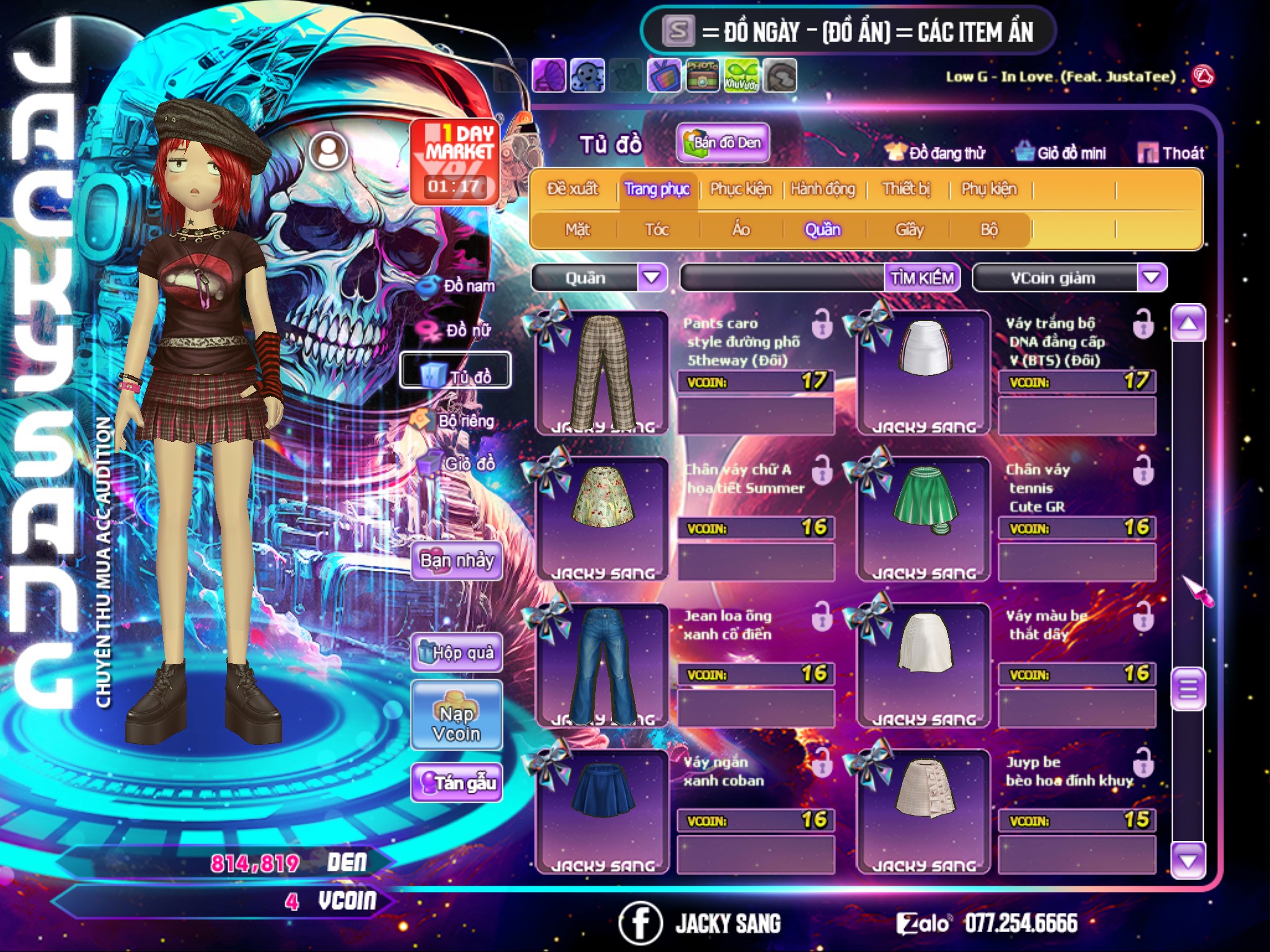This screenshot has width=1270, height=952.
Task: Open the Hộp quà gift box
Action: tap(457, 652)
